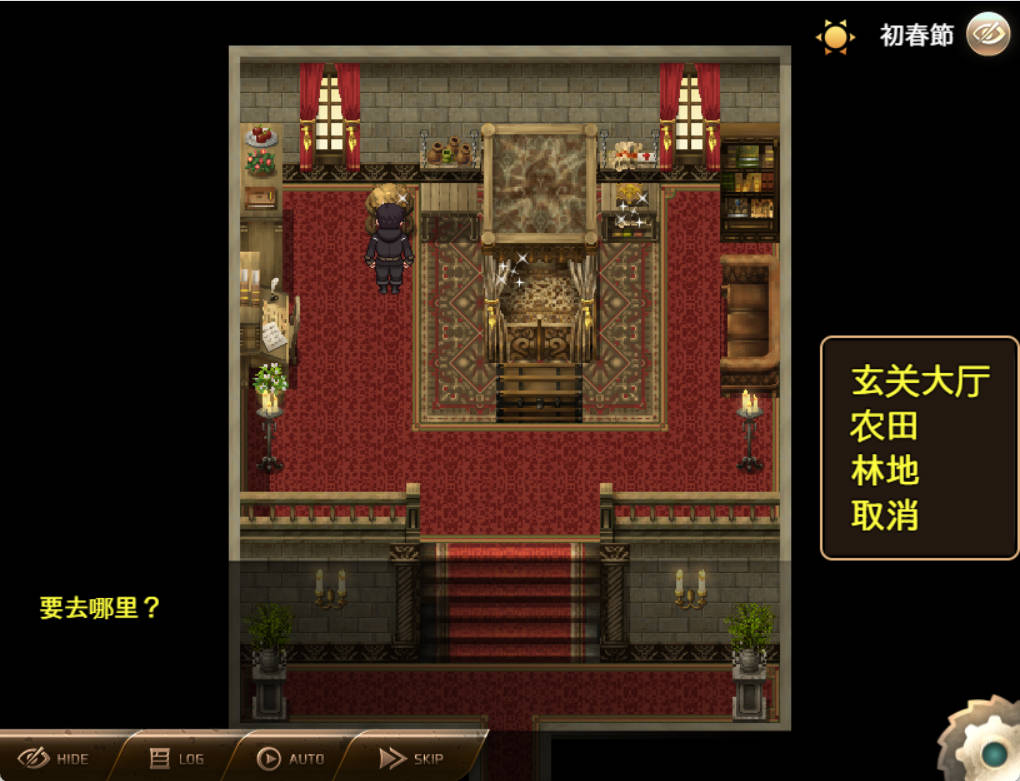The height and width of the screenshot is (781, 1020).
Task: Choose the 玄关大厅 destination
Action: pyautogui.click(x=919, y=381)
